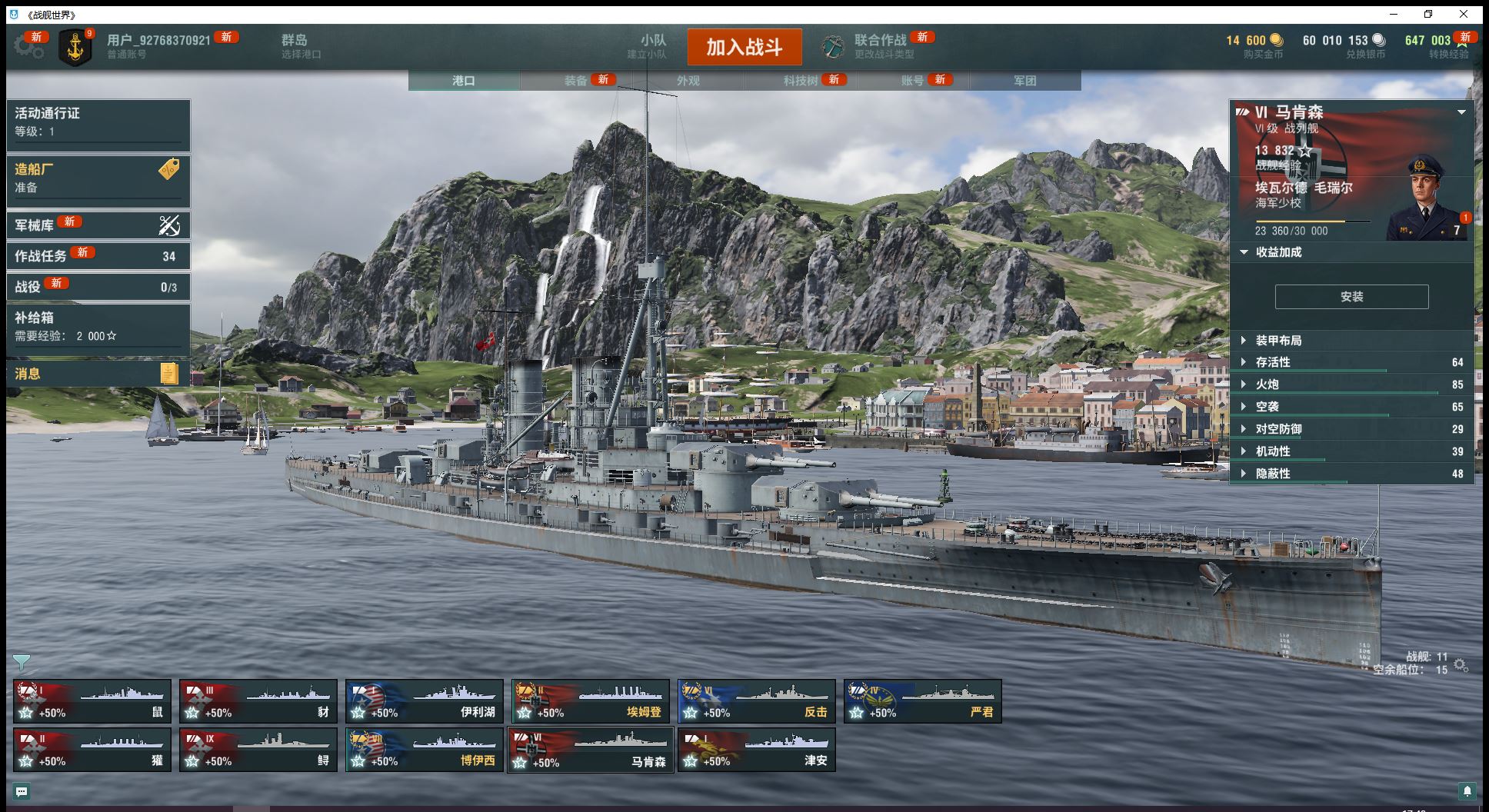Select the 伊利湖 ship in carousel

click(425, 701)
